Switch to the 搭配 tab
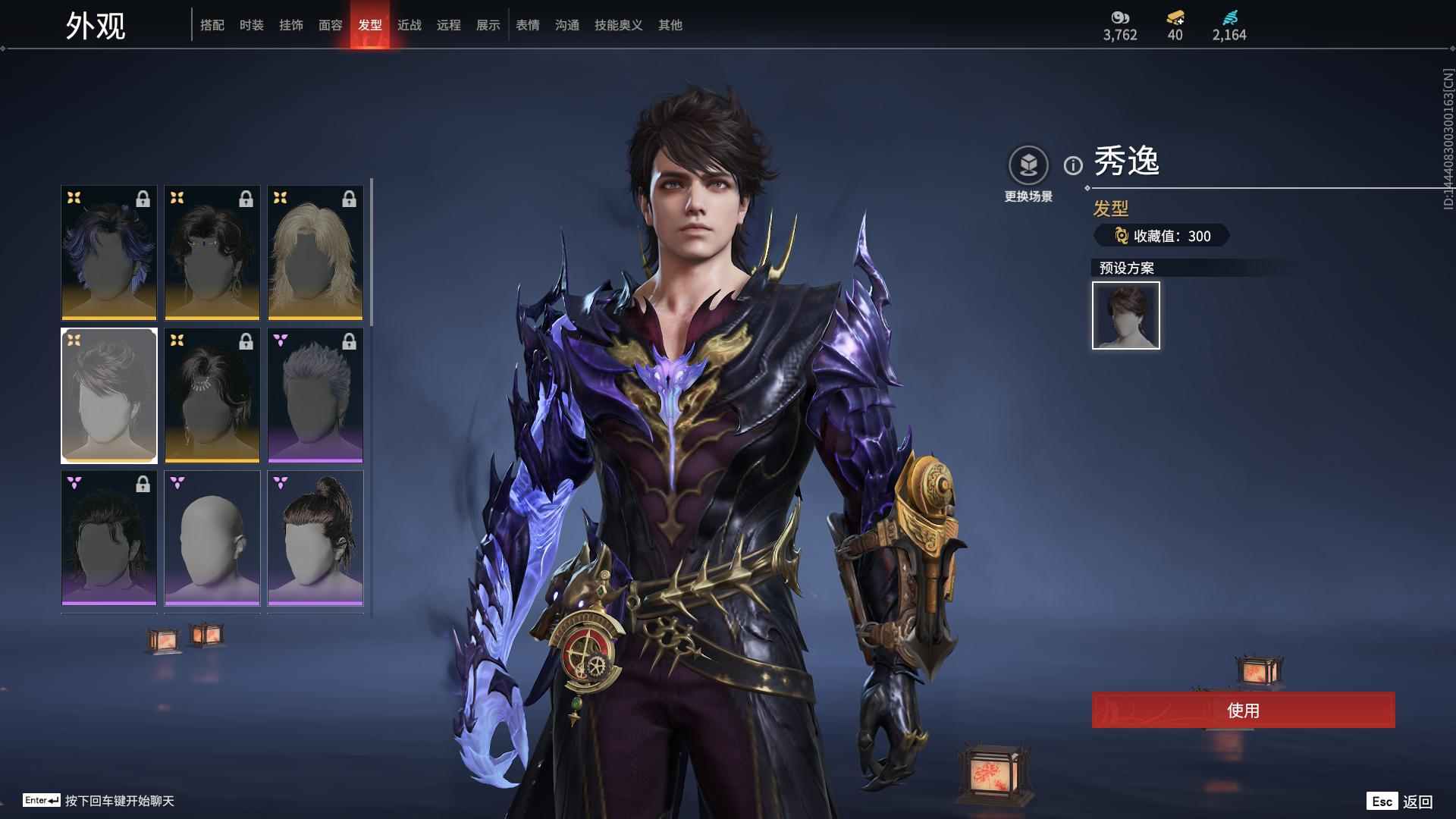This screenshot has height=819, width=1456. tap(212, 25)
